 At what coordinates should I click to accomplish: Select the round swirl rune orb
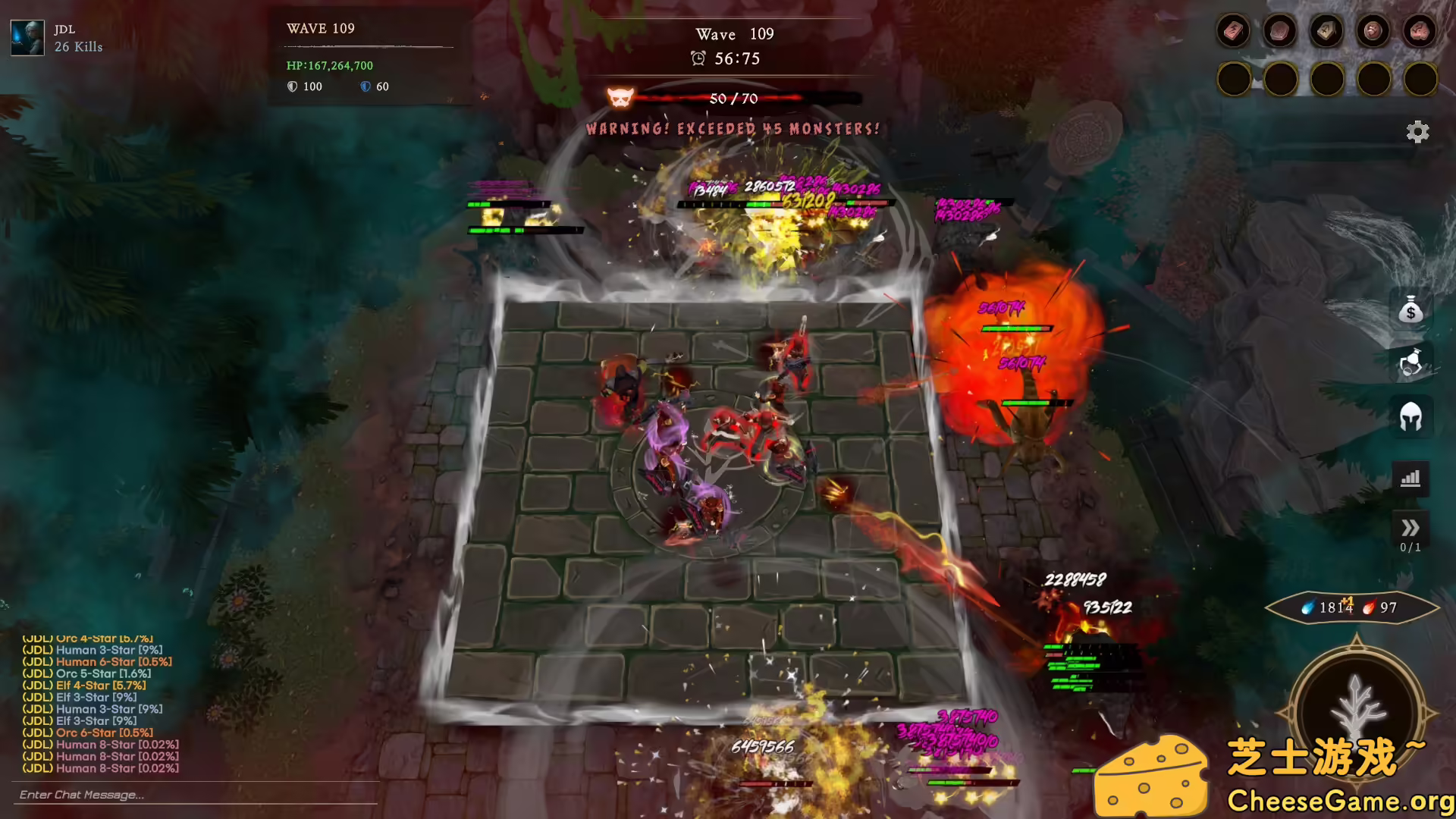coord(1373,32)
